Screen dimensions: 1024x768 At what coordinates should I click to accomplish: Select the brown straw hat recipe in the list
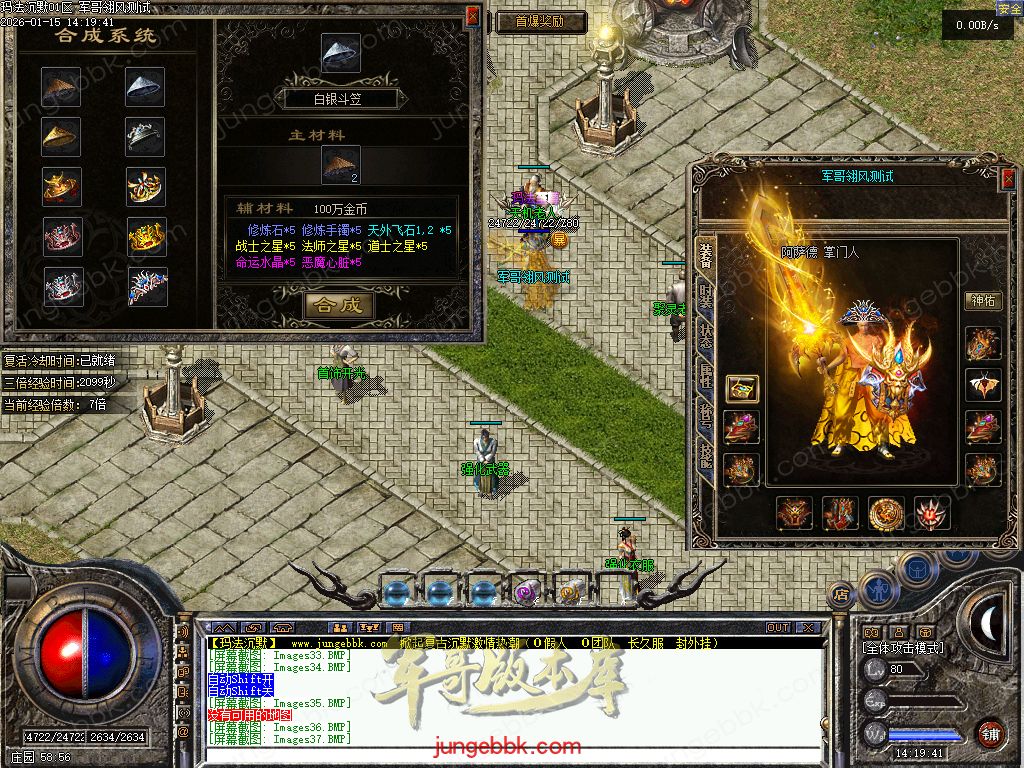[x=61, y=87]
